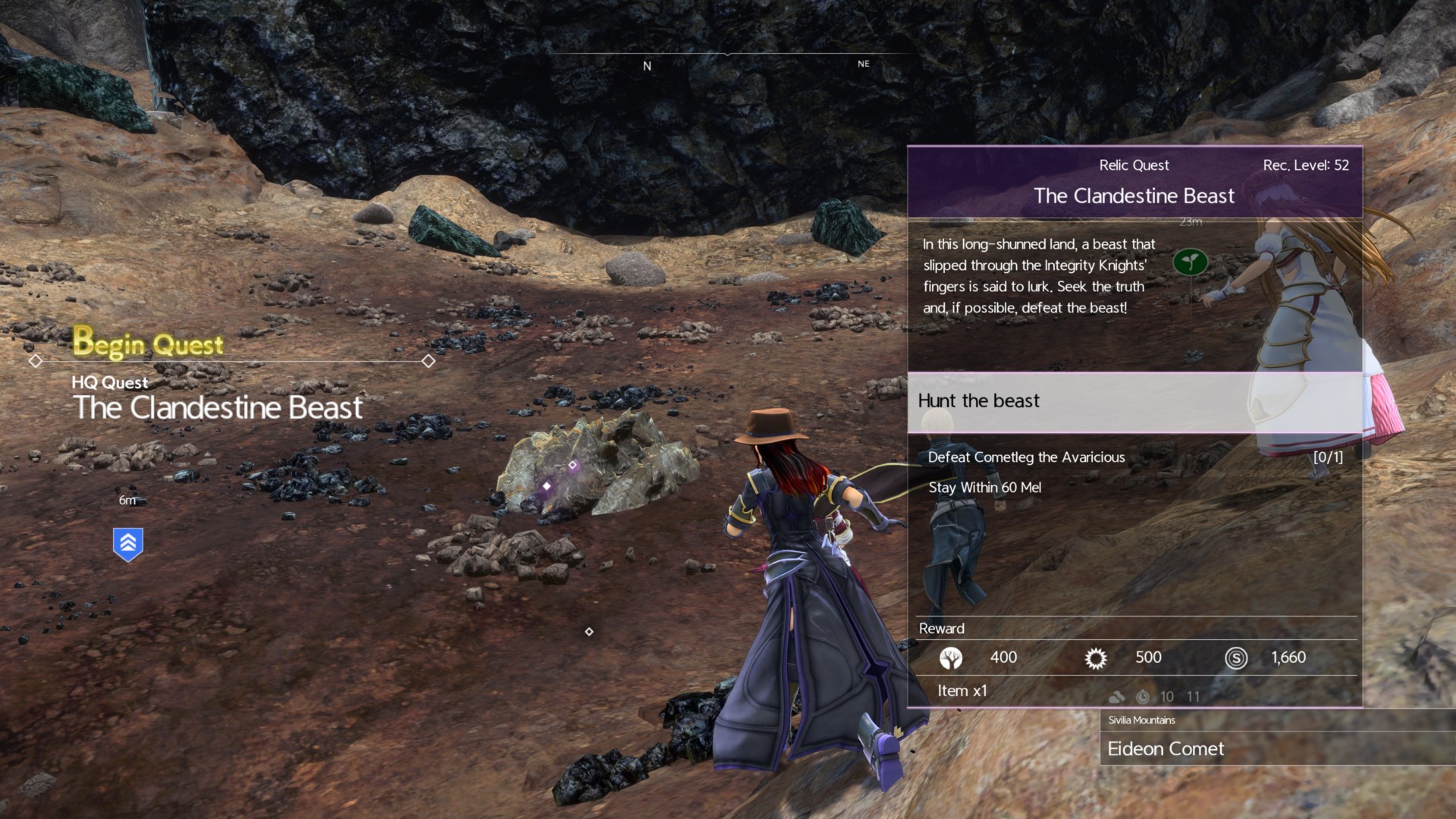Click the compass bar at top

728,59
